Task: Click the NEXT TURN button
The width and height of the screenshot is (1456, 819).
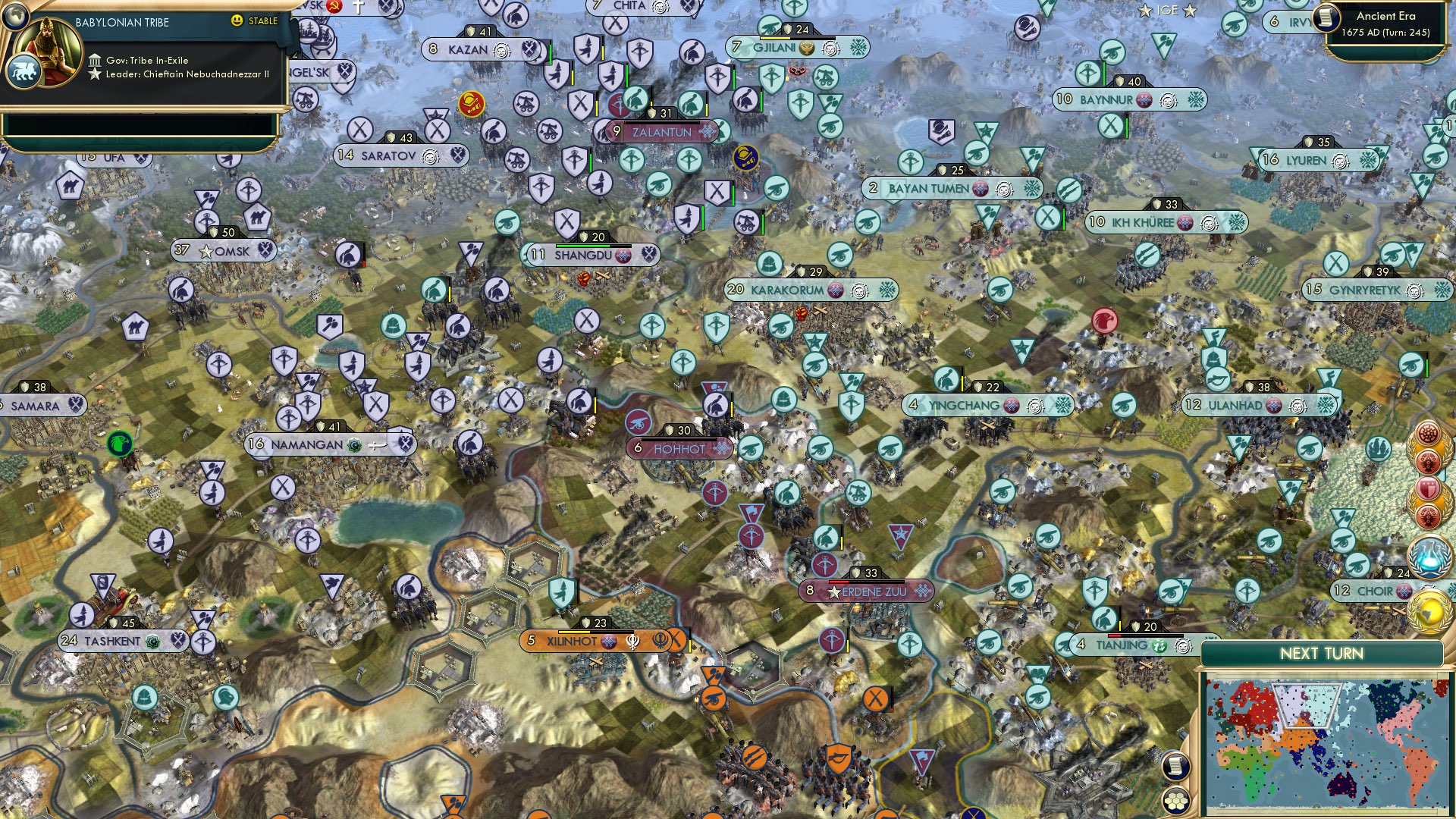Action: pos(1322,653)
